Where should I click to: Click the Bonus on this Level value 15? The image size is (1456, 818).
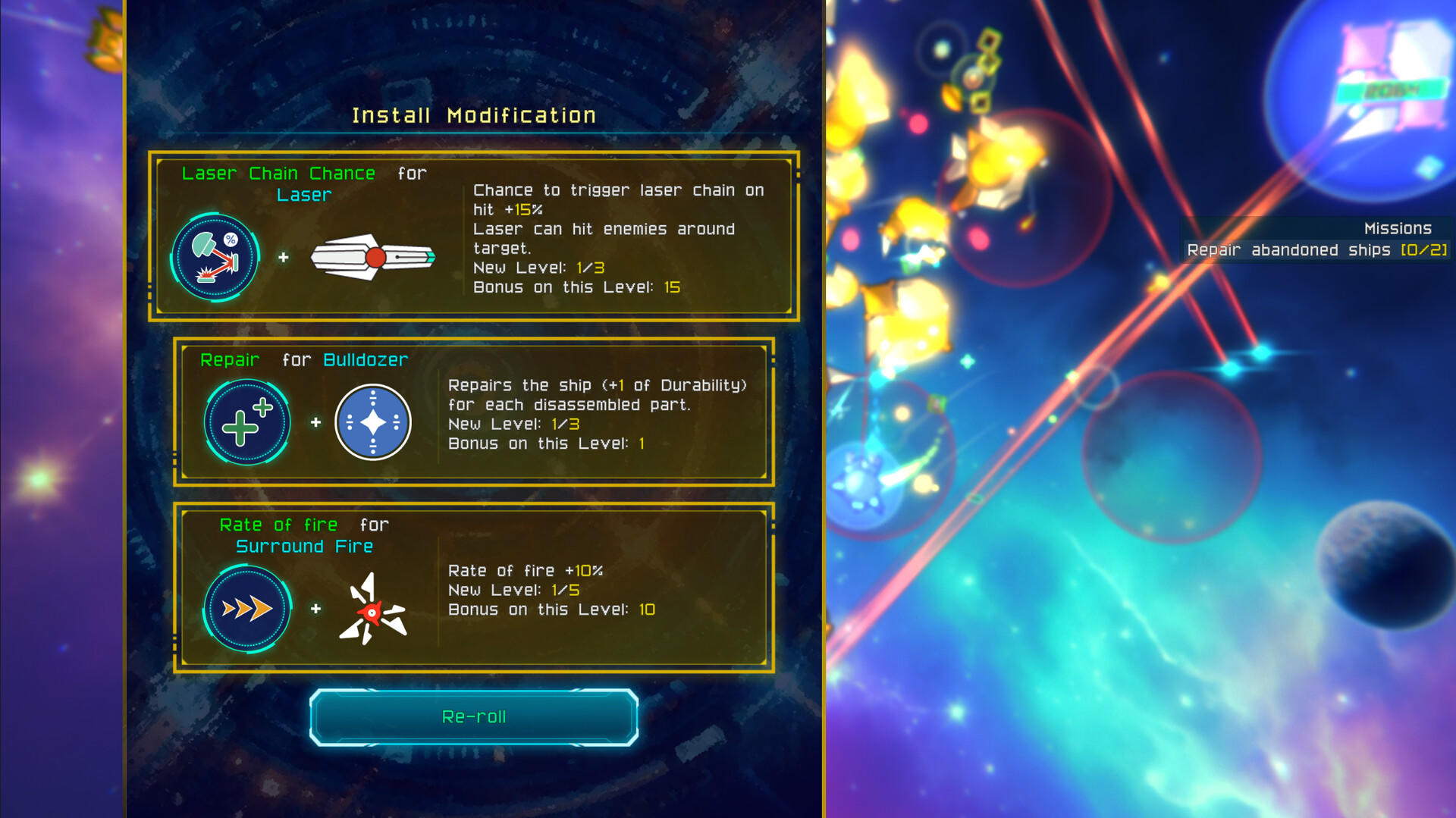[672, 287]
